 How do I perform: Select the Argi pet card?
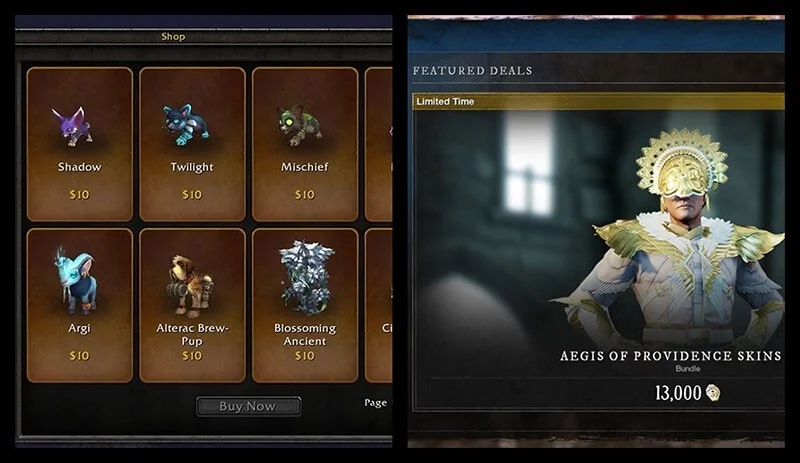(80, 305)
